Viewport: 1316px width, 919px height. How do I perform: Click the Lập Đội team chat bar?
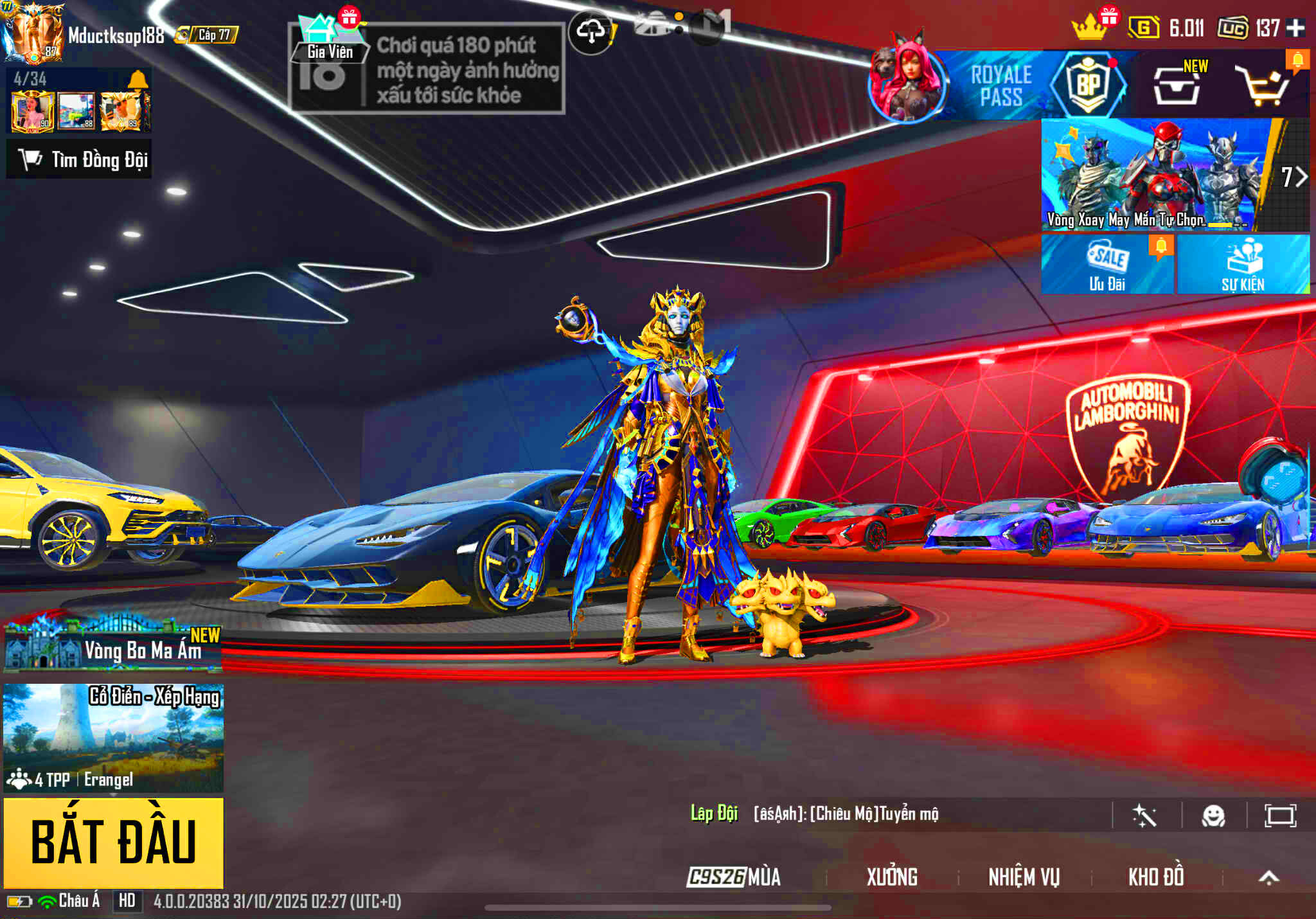coord(835,814)
